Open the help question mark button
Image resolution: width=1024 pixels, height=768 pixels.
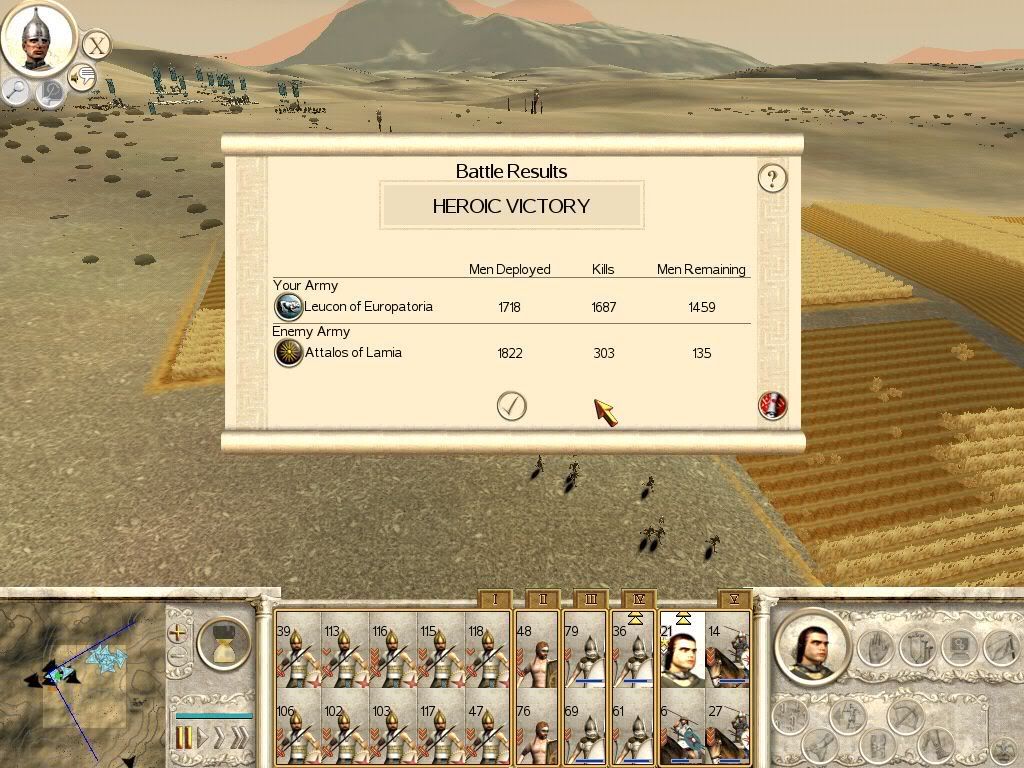tap(772, 179)
